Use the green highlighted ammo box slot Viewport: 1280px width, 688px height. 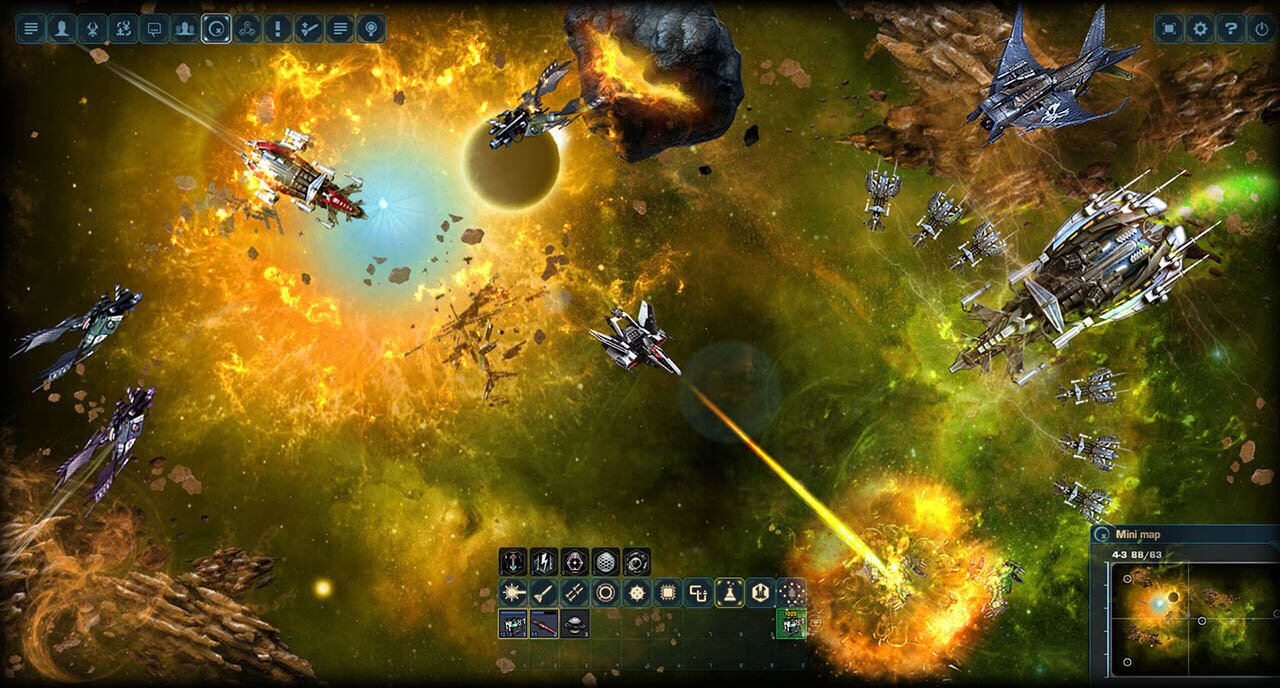791,624
